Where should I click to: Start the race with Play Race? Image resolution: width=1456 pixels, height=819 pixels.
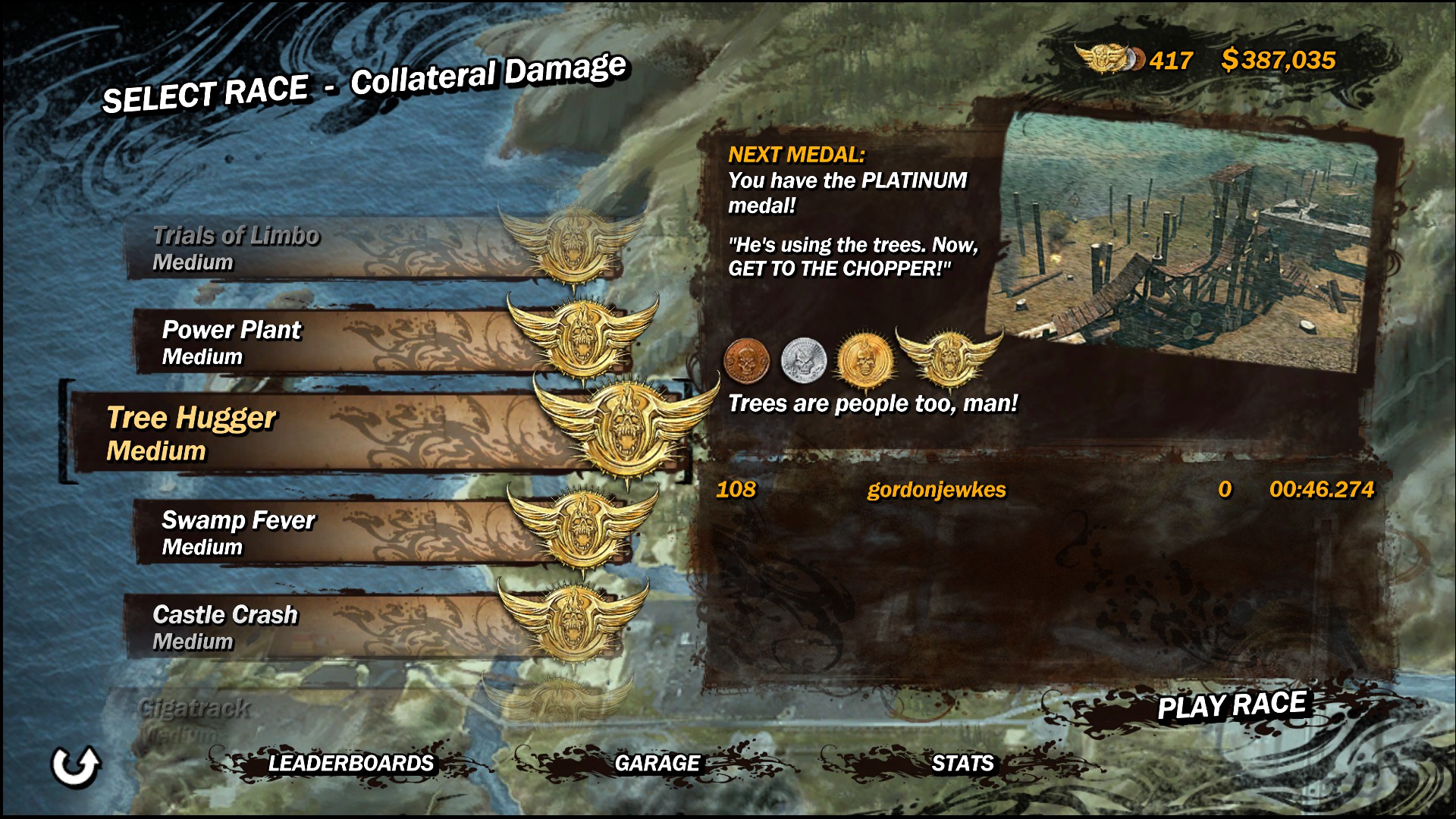coord(1232,706)
